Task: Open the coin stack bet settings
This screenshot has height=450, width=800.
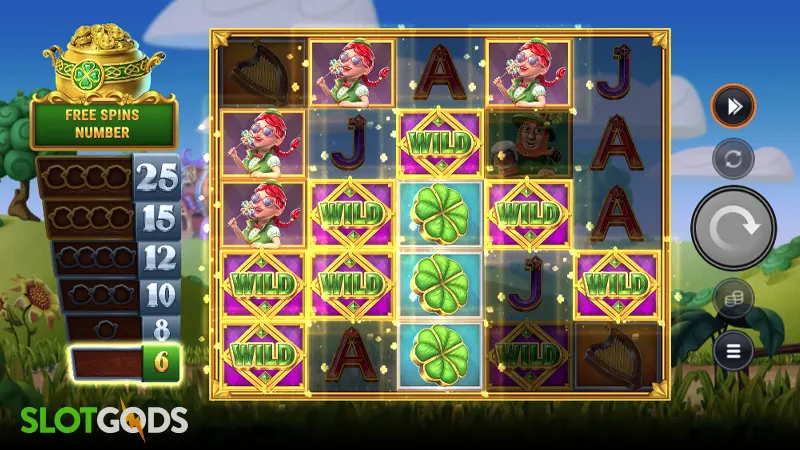Action: point(733,299)
